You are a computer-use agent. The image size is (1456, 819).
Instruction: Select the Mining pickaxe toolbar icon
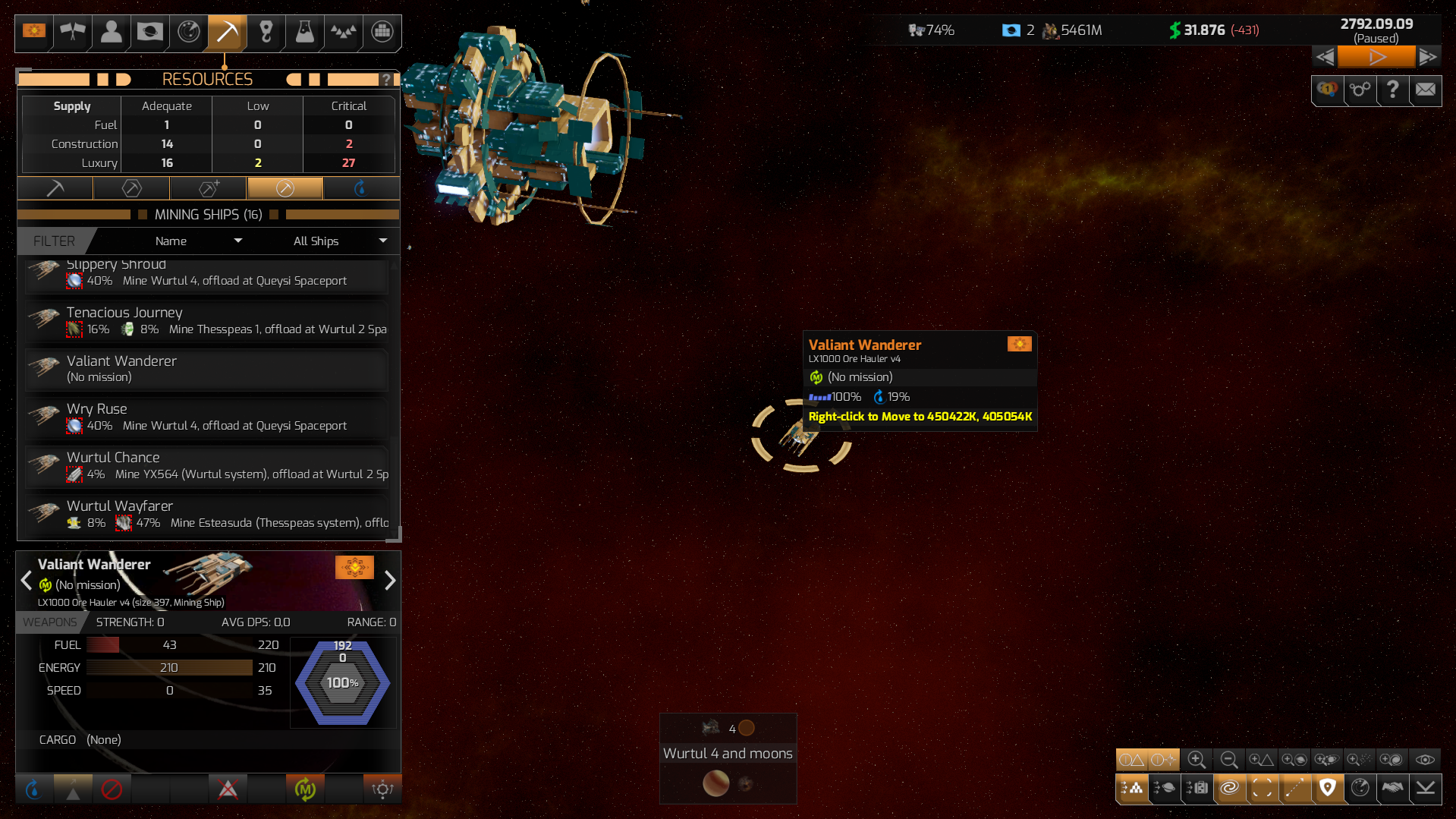(x=226, y=33)
